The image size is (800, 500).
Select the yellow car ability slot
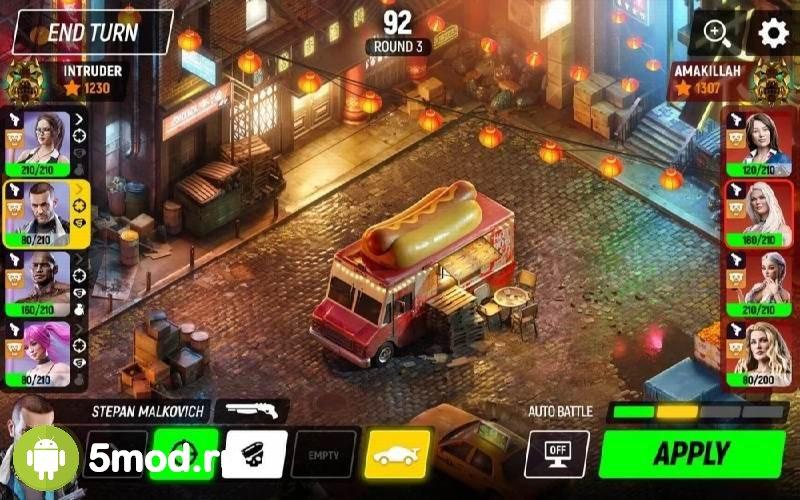coord(398,453)
